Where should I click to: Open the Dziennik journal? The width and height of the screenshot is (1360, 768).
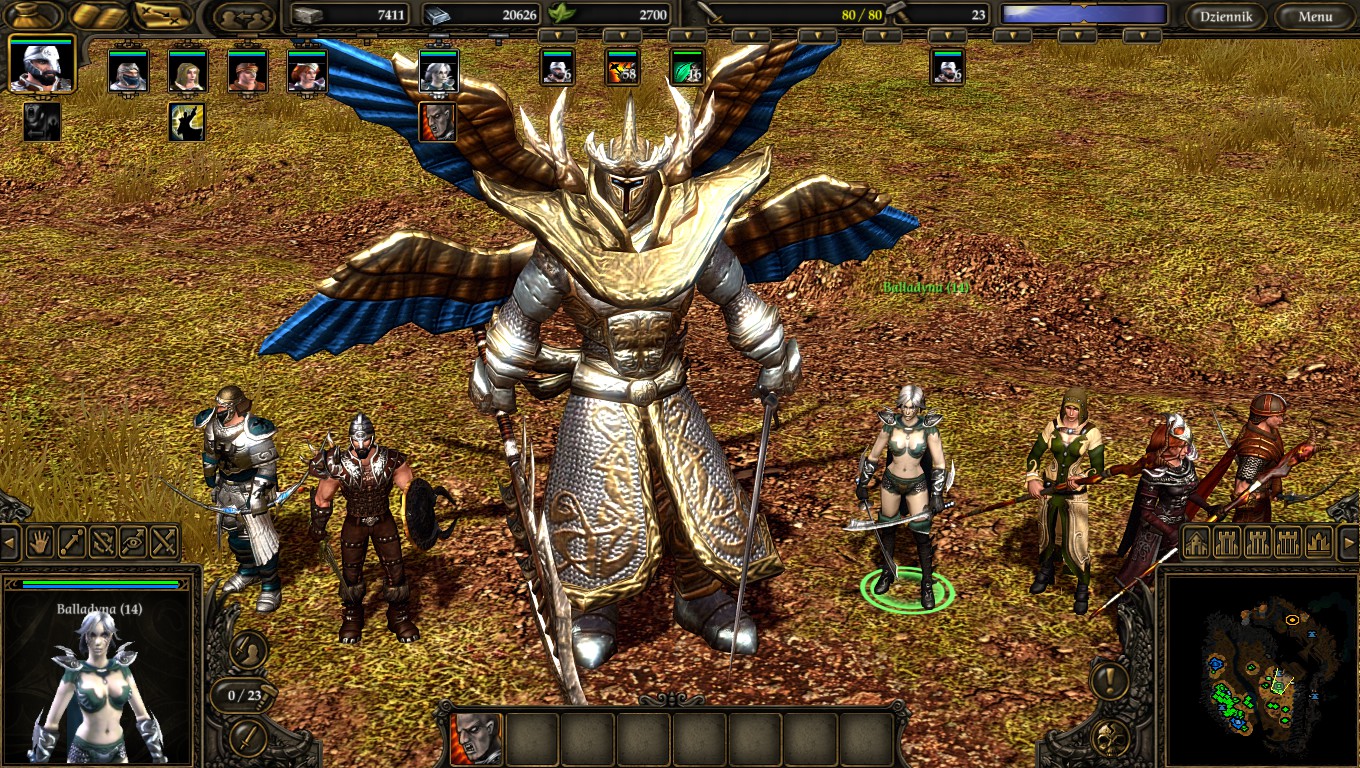coord(1226,16)
